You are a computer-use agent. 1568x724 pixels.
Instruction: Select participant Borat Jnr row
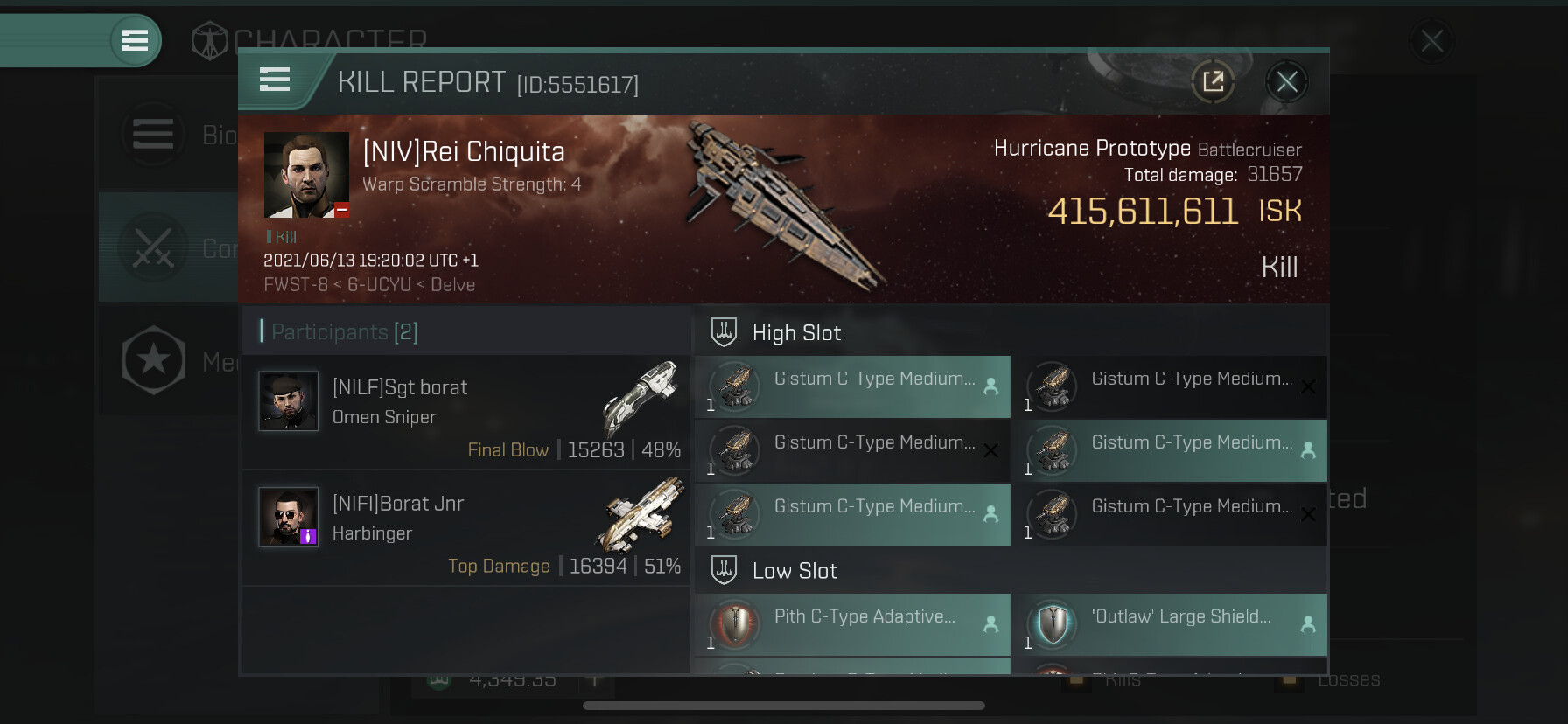click(x=465, y=528)
